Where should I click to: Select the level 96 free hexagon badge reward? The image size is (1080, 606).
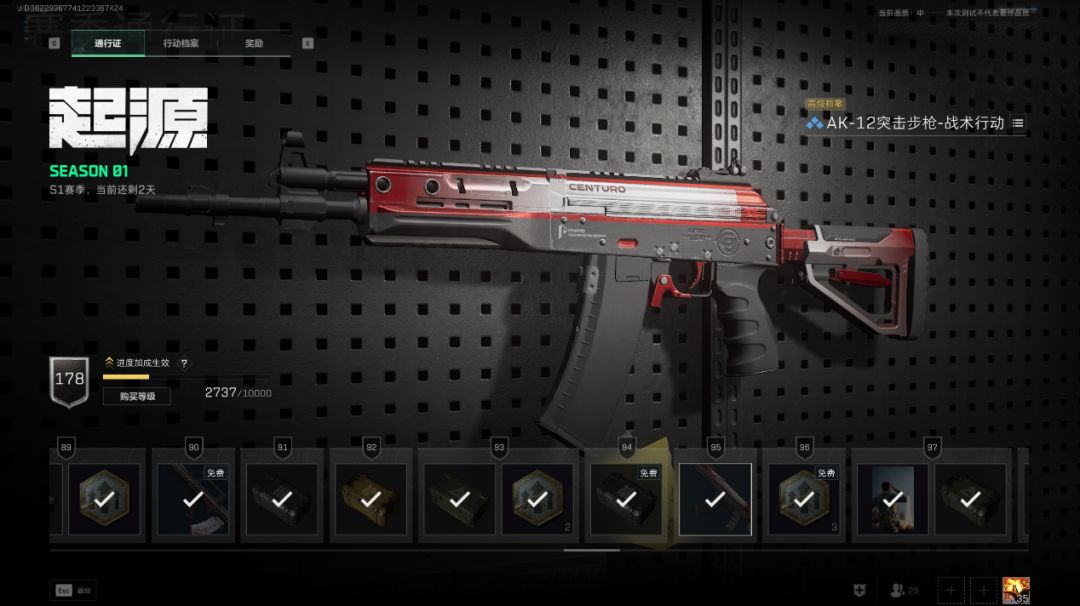(802, 498)
